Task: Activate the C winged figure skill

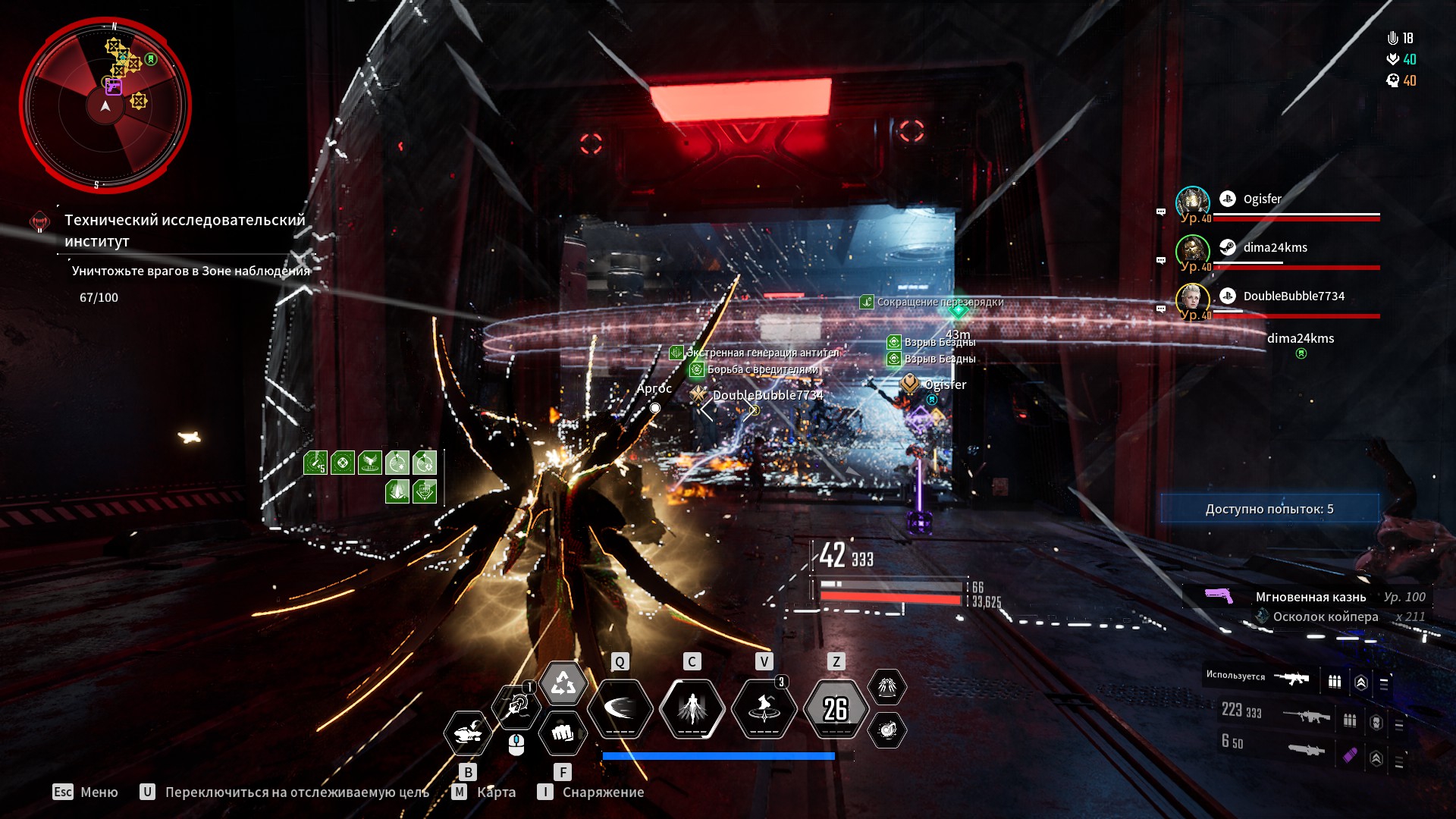Action: (x=692, y=709)
